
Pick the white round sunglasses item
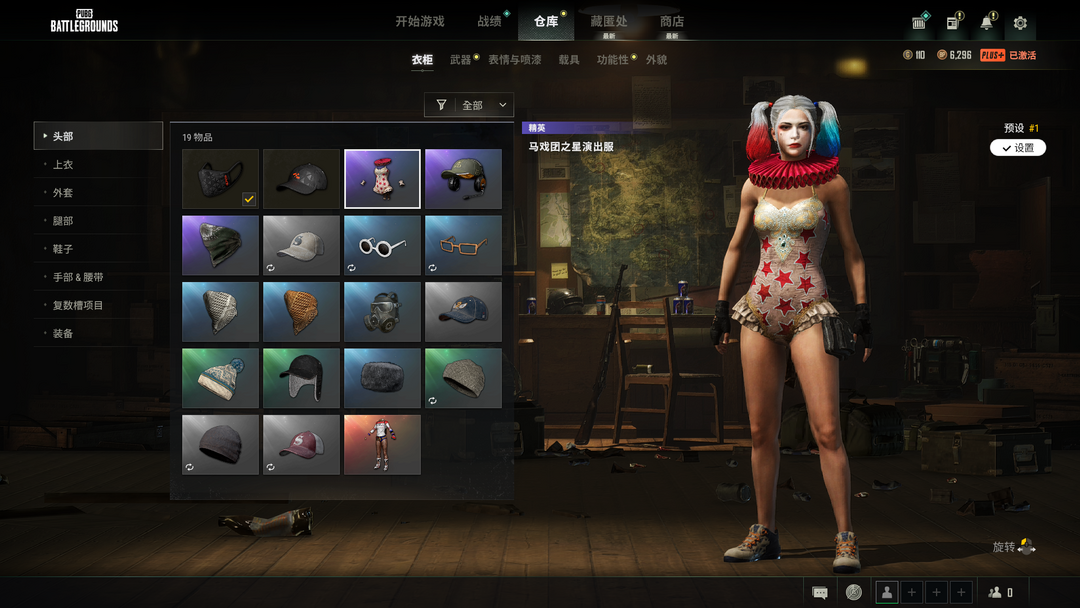[382, 245]
